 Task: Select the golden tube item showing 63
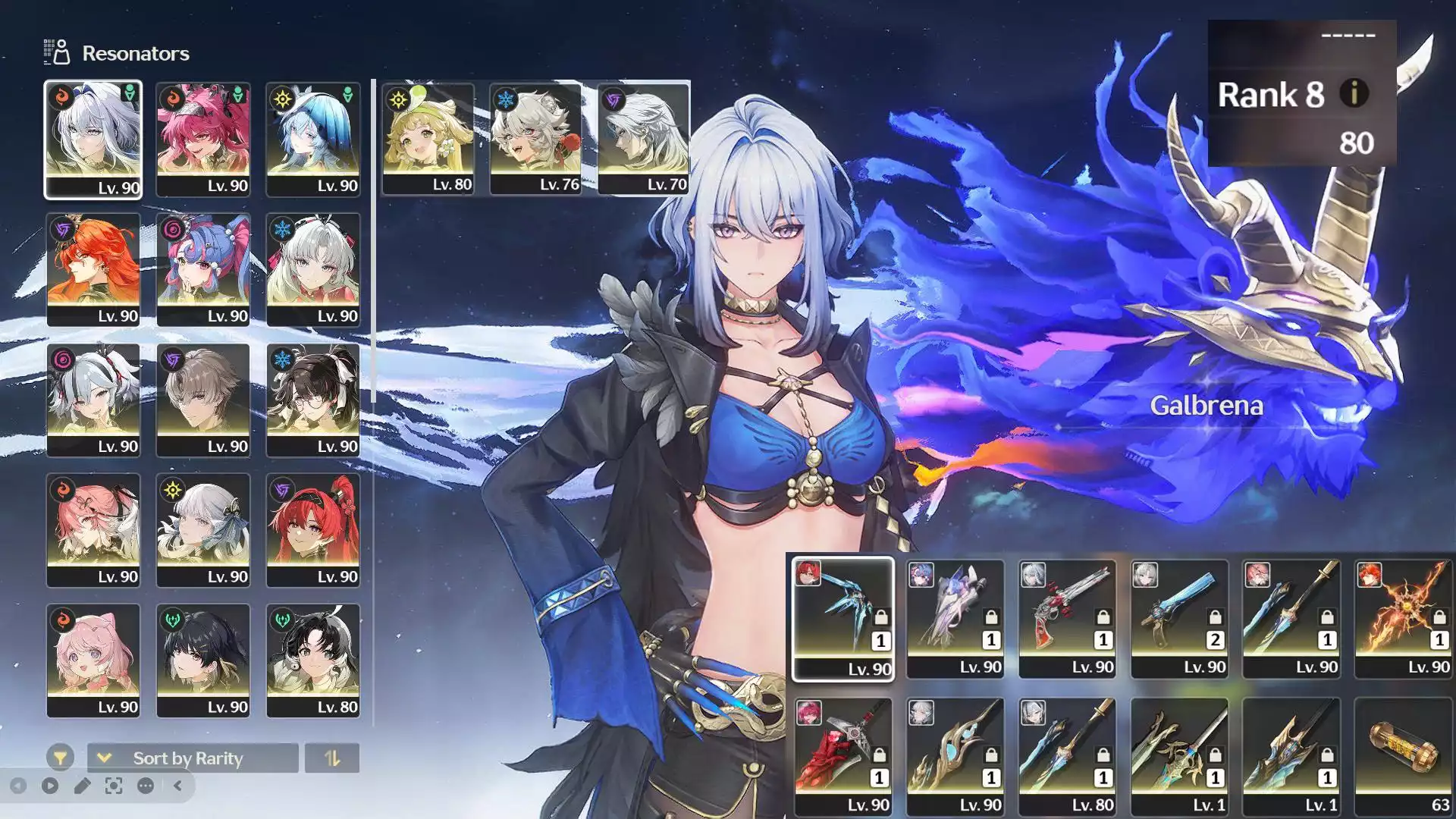pos(1403,756)
